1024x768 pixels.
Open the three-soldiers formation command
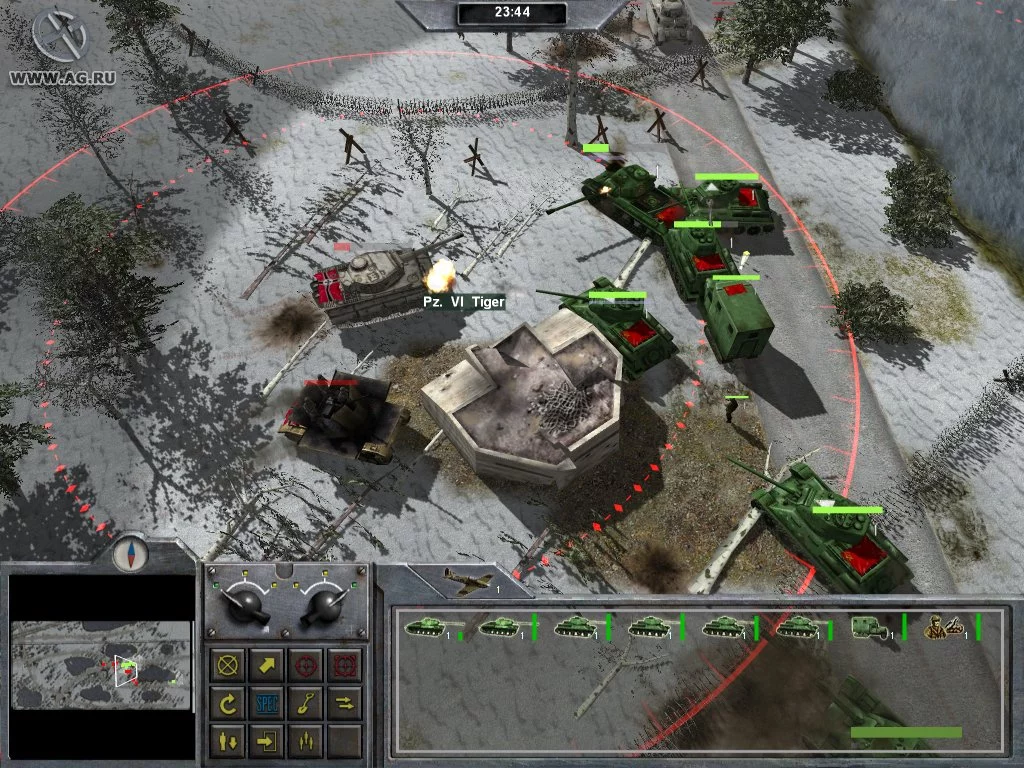(305, 741)
